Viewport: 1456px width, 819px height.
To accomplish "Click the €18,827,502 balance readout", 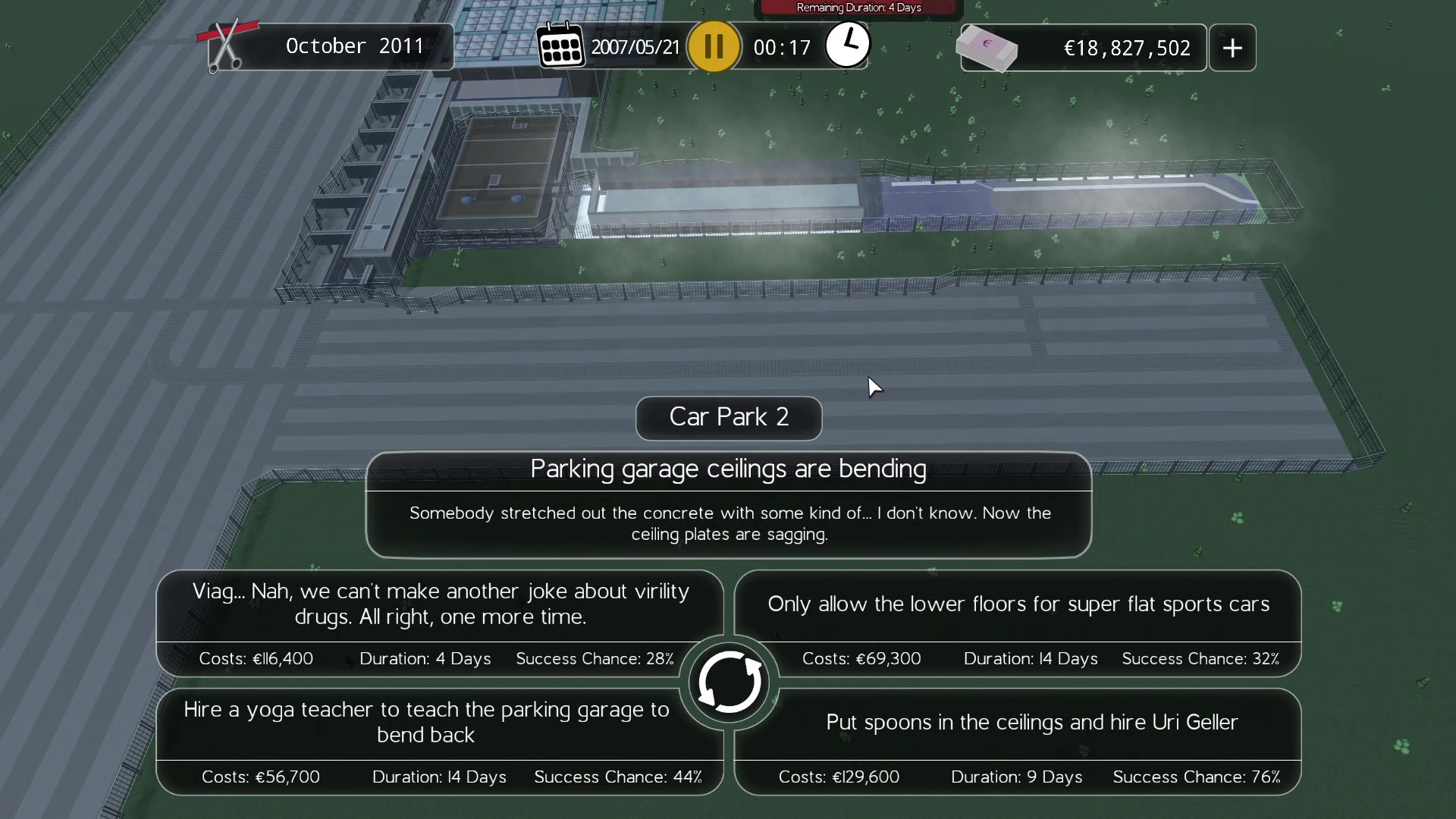I will tap(1127, 47).
